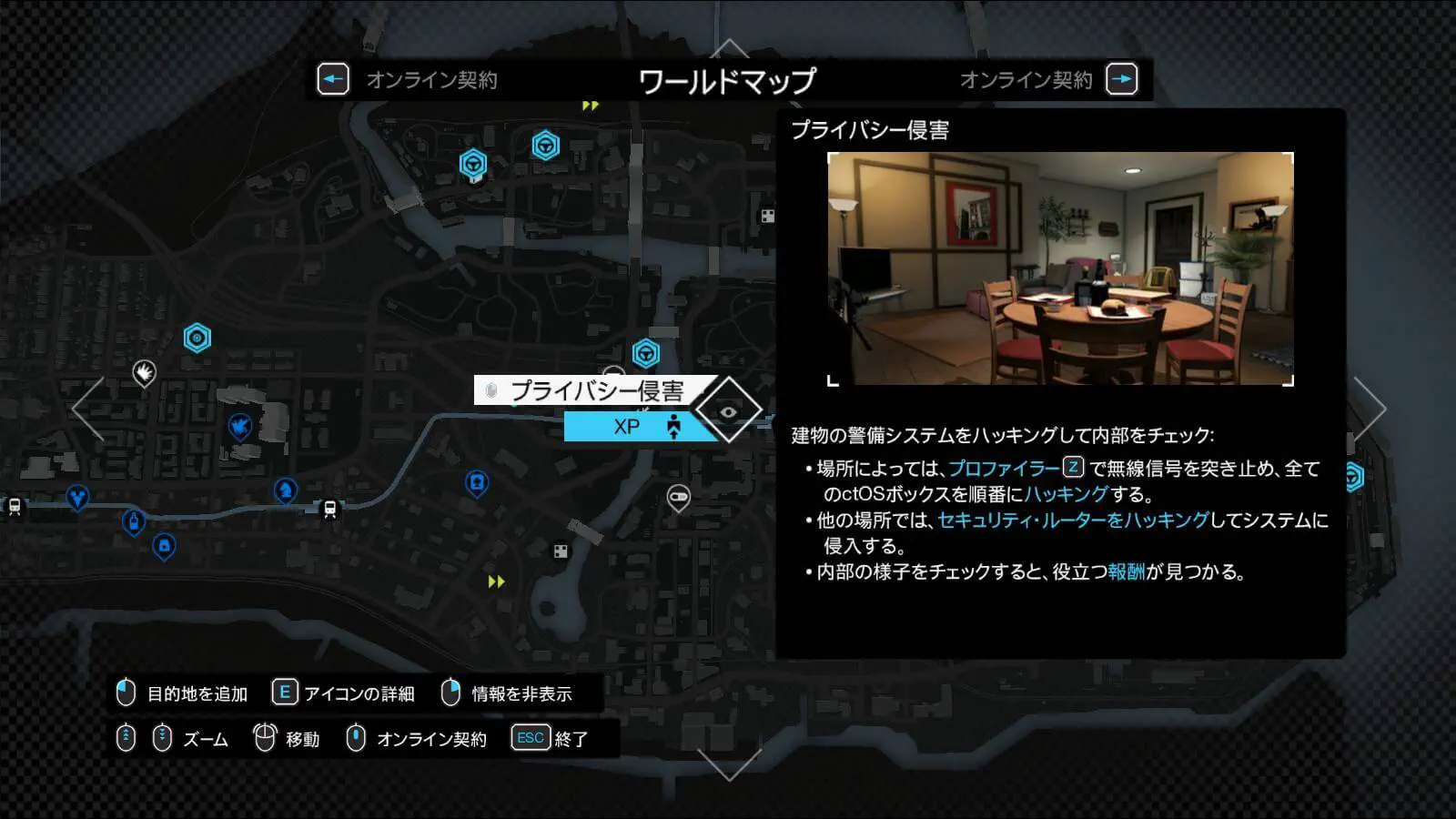
Task: Go to next page with right arrow button
Action: point(1121,80)
